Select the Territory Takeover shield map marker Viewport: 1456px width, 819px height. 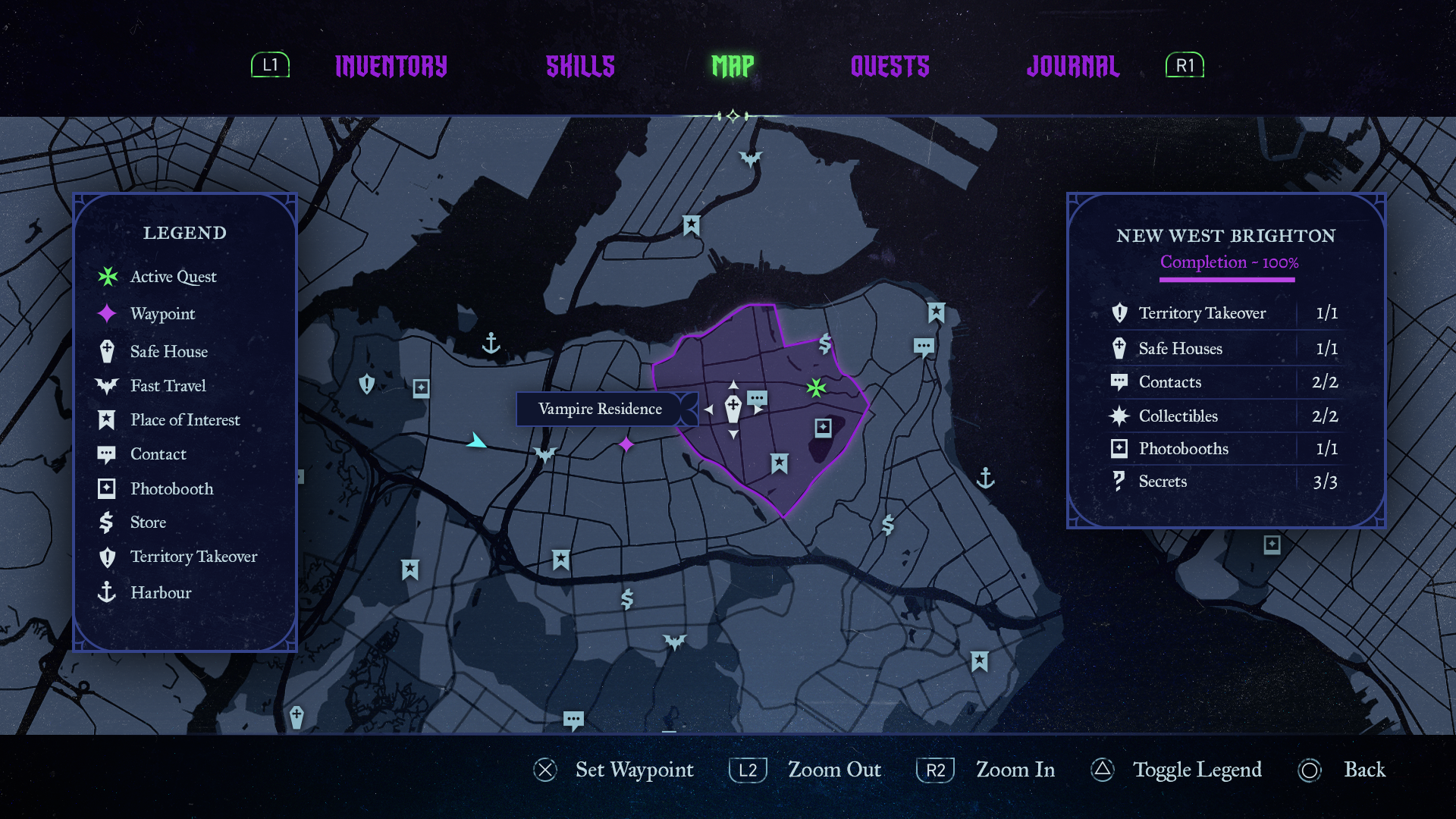(x=367, y=384)
